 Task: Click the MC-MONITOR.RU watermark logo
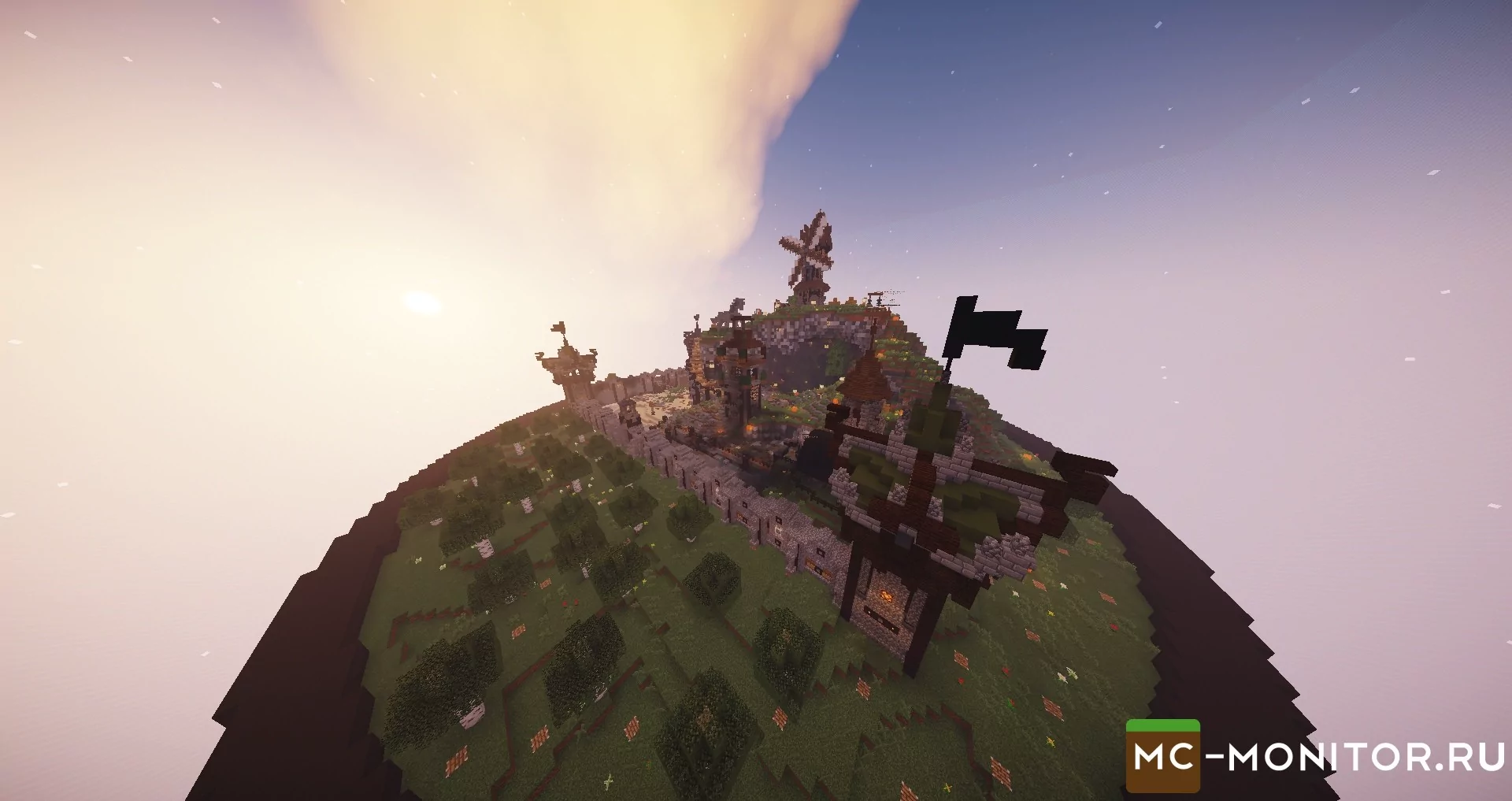[1314, 757]
